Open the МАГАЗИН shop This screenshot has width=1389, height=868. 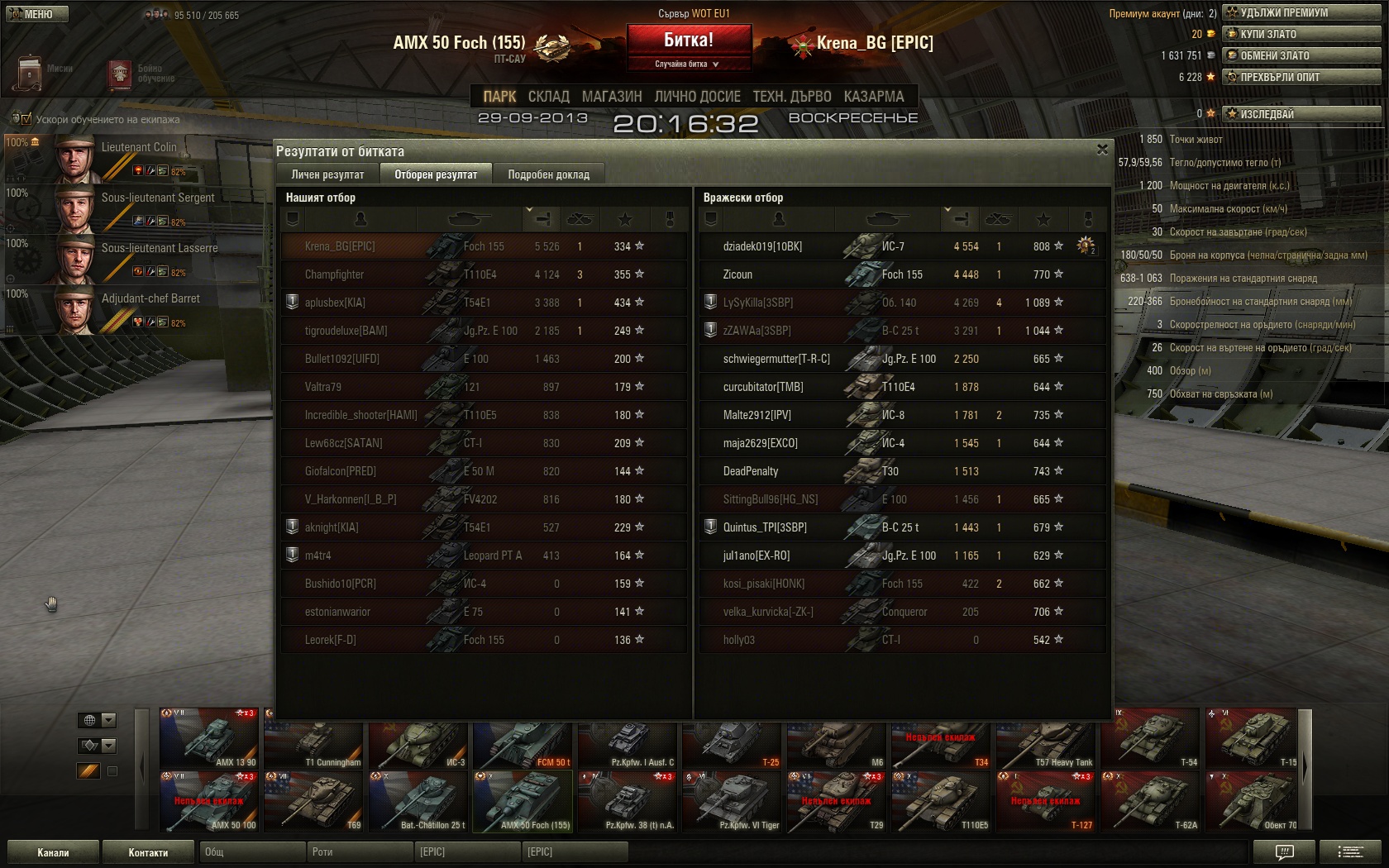tap(611, 97)
